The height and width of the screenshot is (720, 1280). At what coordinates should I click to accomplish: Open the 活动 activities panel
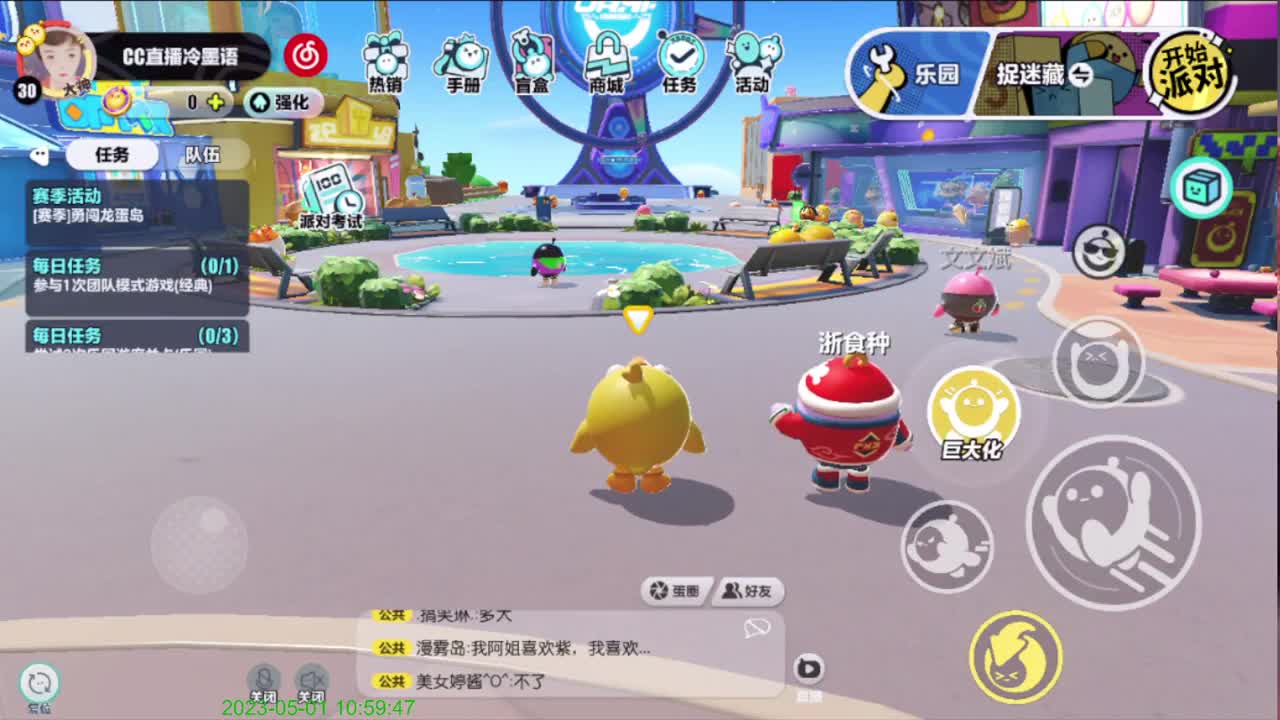tap(753, 62)
